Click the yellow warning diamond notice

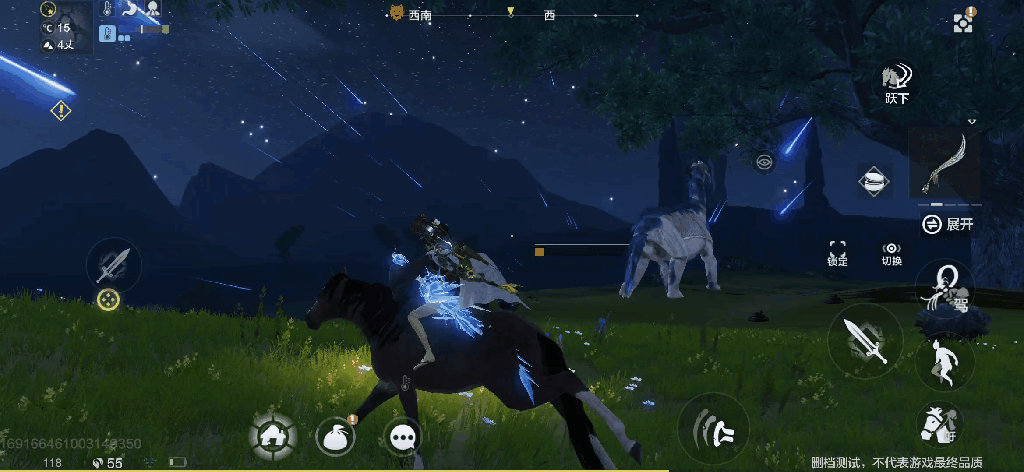[x=62, y=110]
